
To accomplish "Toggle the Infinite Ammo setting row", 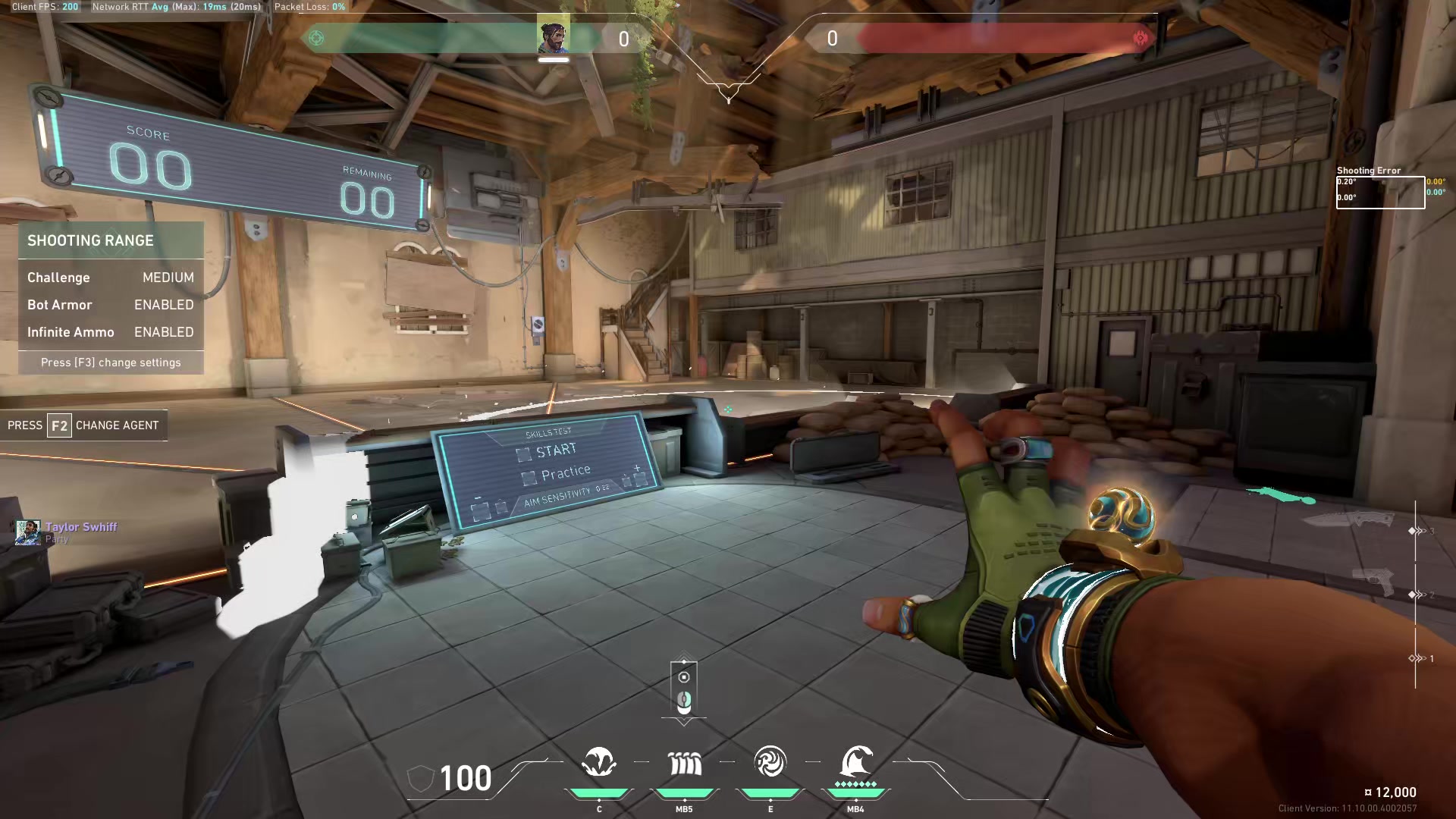I will (x=111, y=332).
